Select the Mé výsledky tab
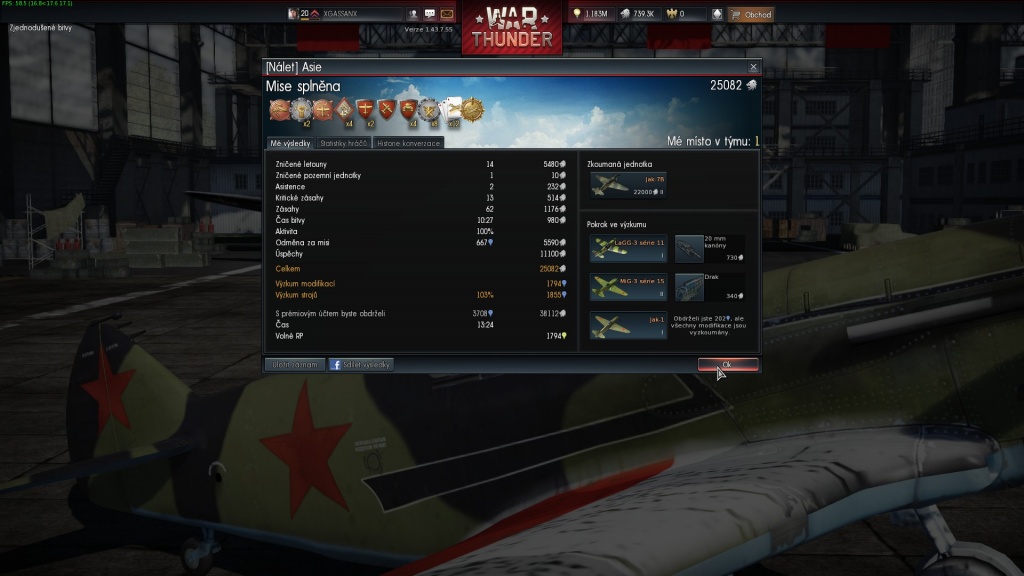The width and height of the screenshot is (1024, 576). pyautogui.click(x=290, y=143)
